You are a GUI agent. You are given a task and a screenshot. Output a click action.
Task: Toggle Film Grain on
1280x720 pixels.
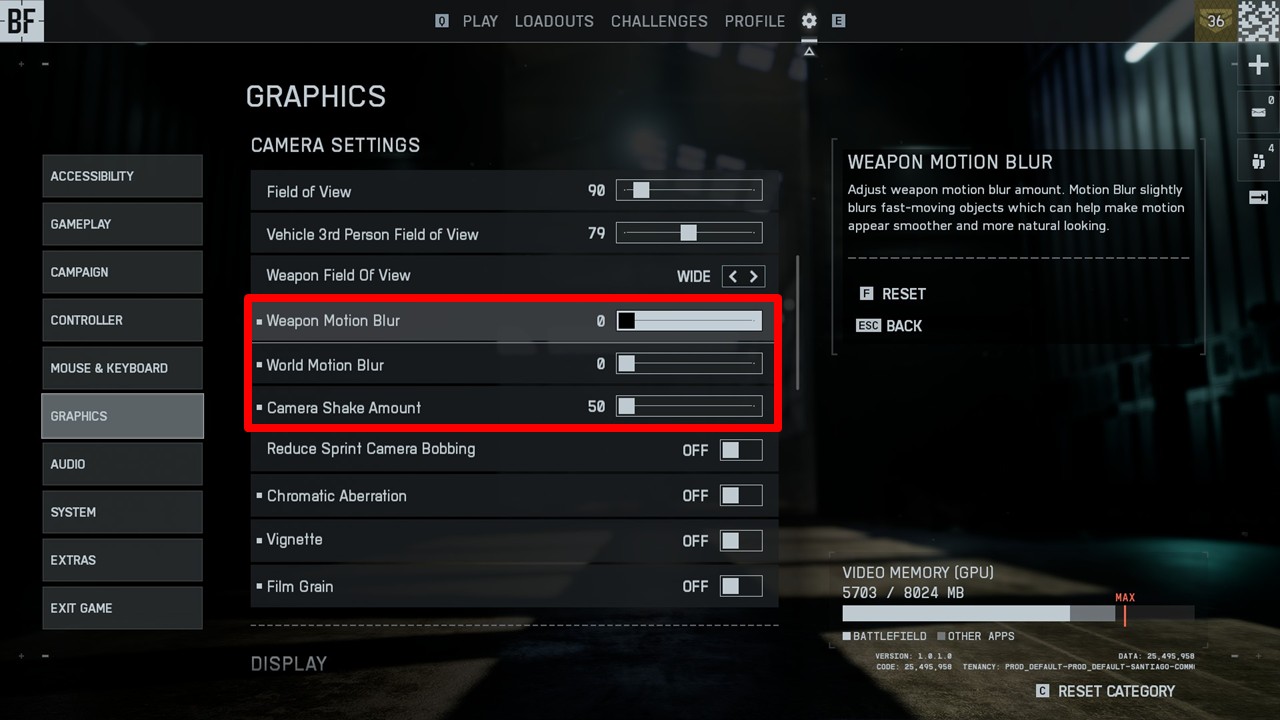pyautogui.click(x=741, y=586)
